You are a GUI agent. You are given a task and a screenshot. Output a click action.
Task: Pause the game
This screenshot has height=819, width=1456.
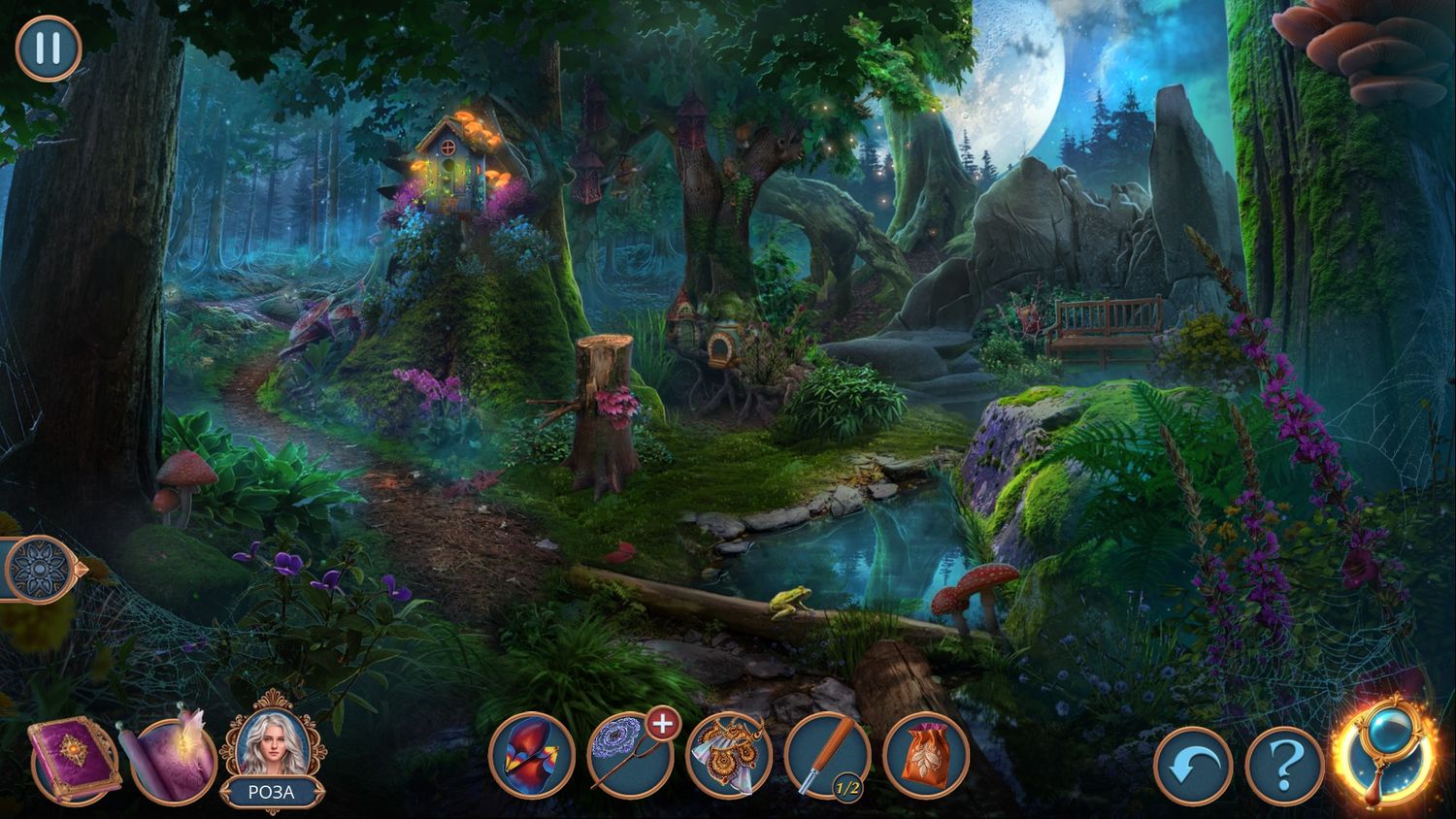pos(49,48)
